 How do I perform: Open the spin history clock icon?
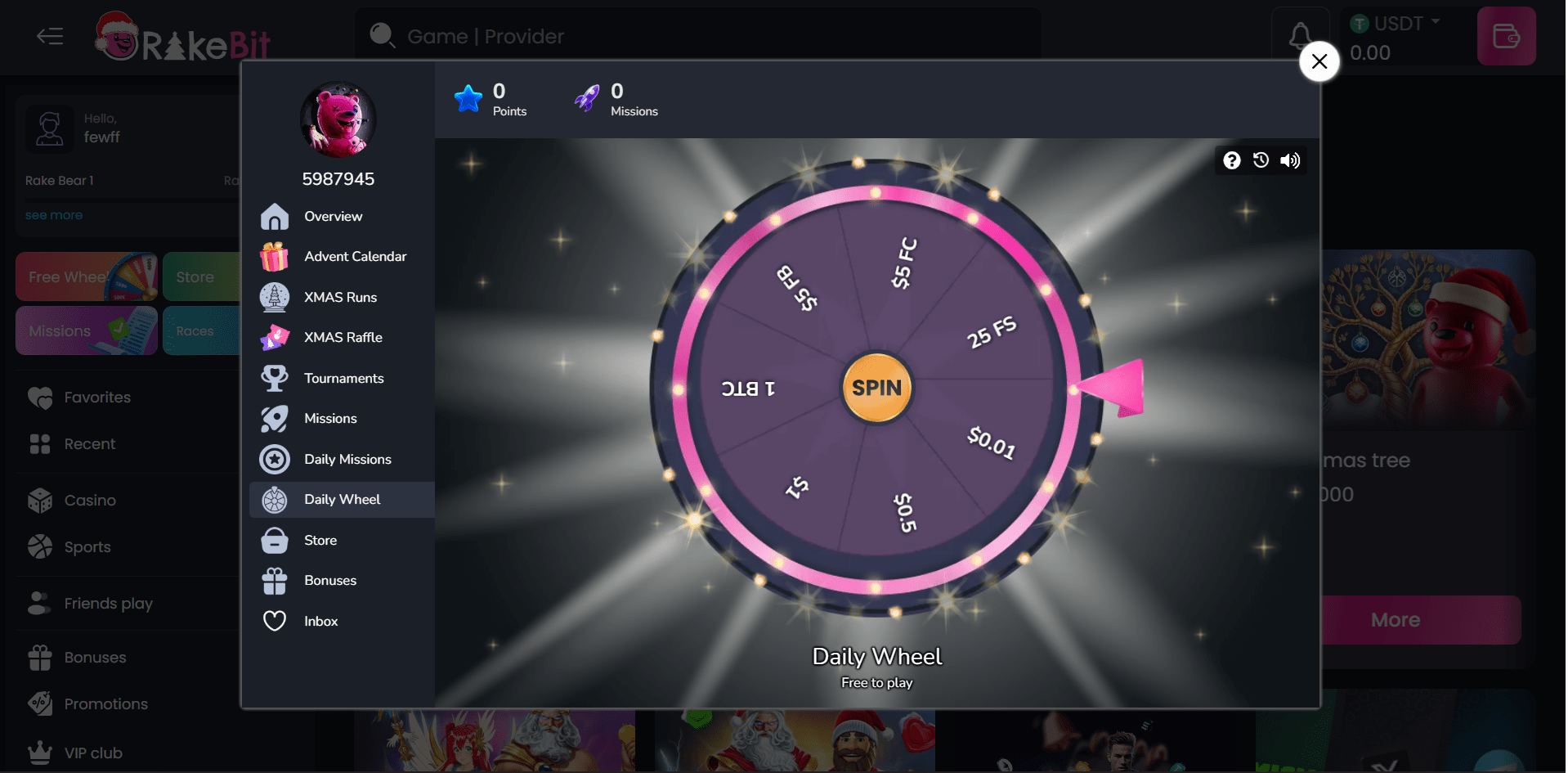pyautogui.click(x=1260, y=160)
